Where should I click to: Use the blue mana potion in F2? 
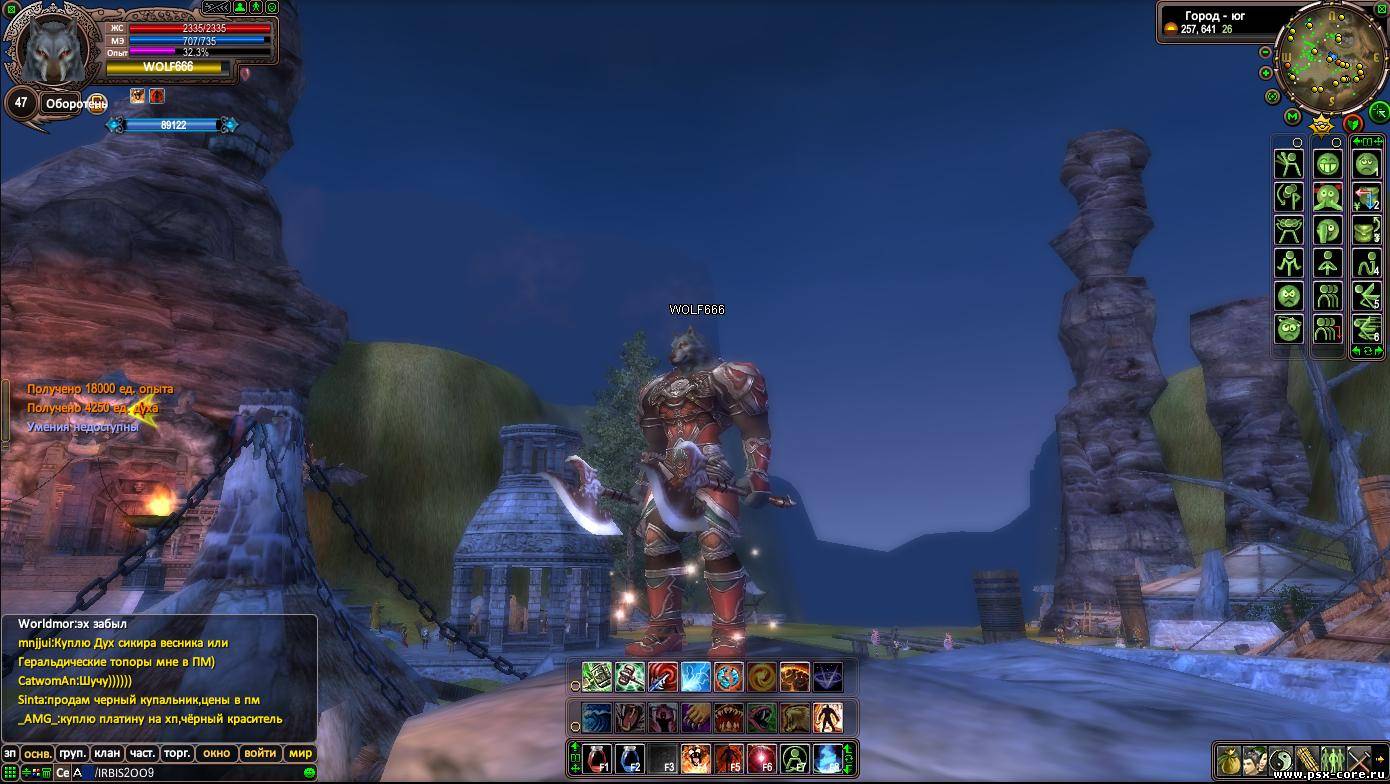pos(630,759)
